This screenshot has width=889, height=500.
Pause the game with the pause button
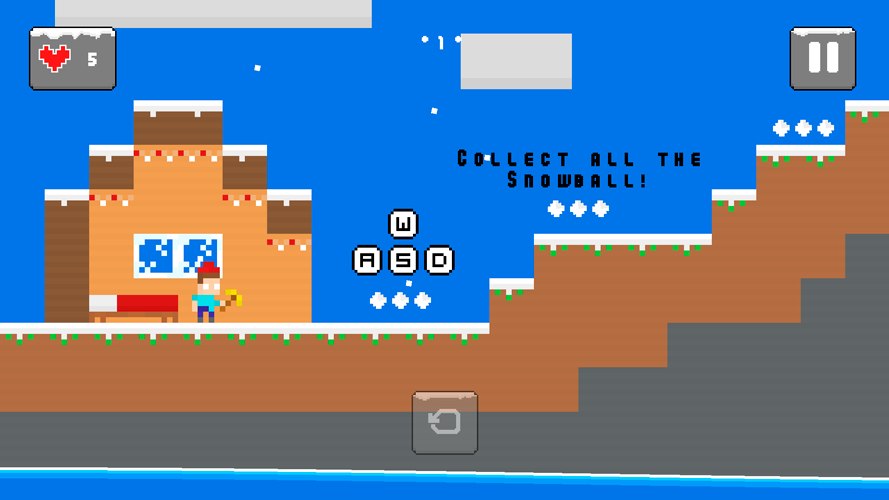(822, 58)
